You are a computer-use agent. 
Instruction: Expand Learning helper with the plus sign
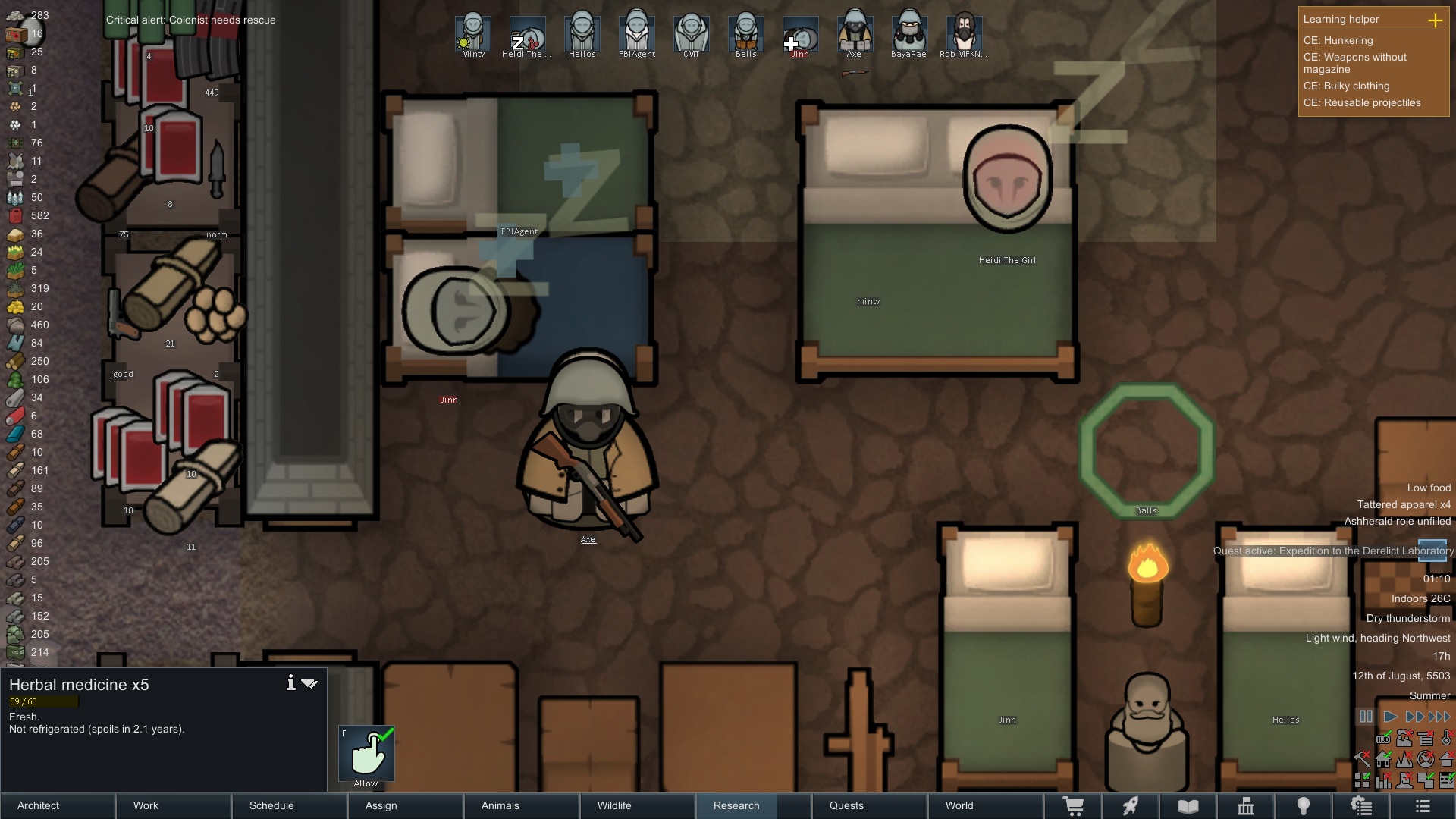[x=1437, y=21]
